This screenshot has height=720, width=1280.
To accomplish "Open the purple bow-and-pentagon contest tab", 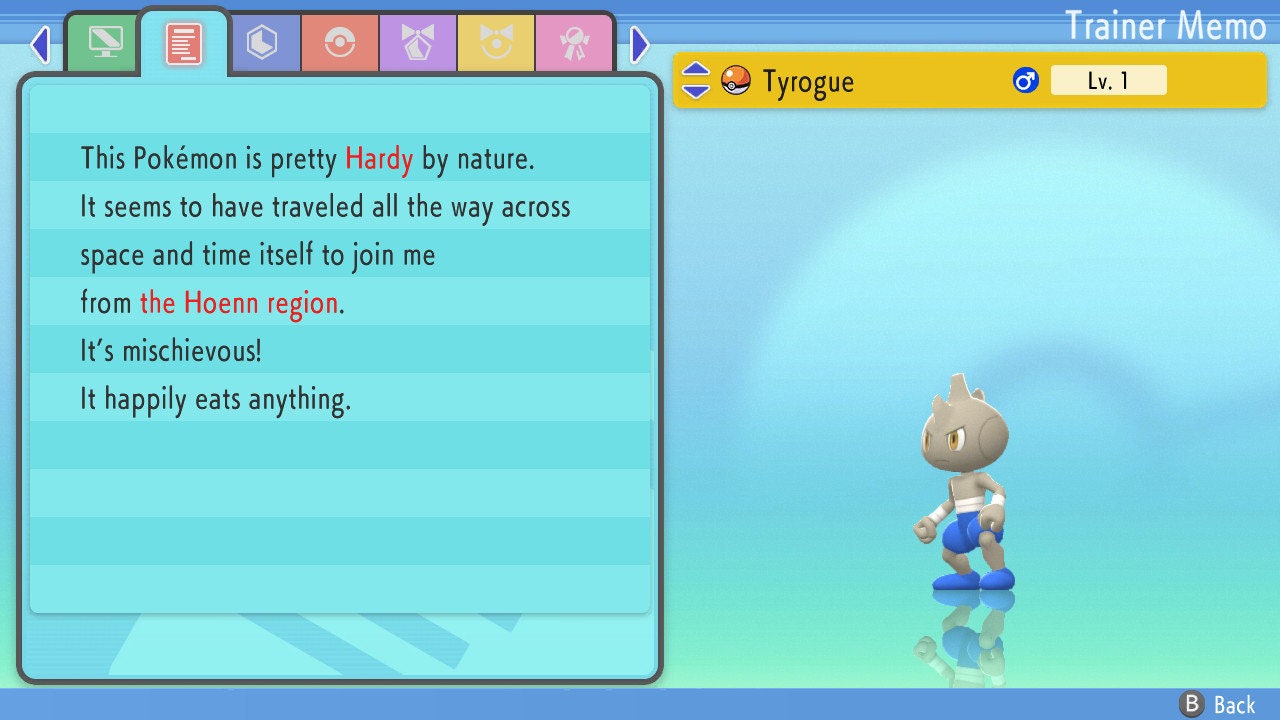I will click(417, 43).
